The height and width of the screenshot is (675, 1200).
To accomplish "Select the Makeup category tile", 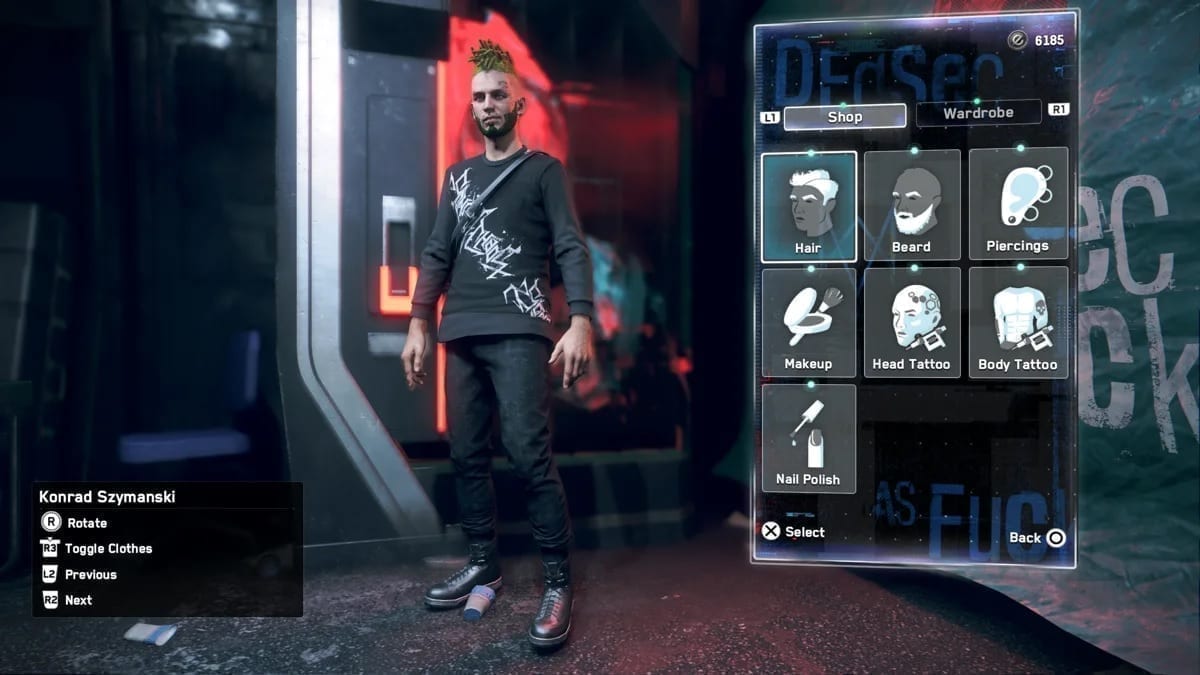I will (808, 322).
